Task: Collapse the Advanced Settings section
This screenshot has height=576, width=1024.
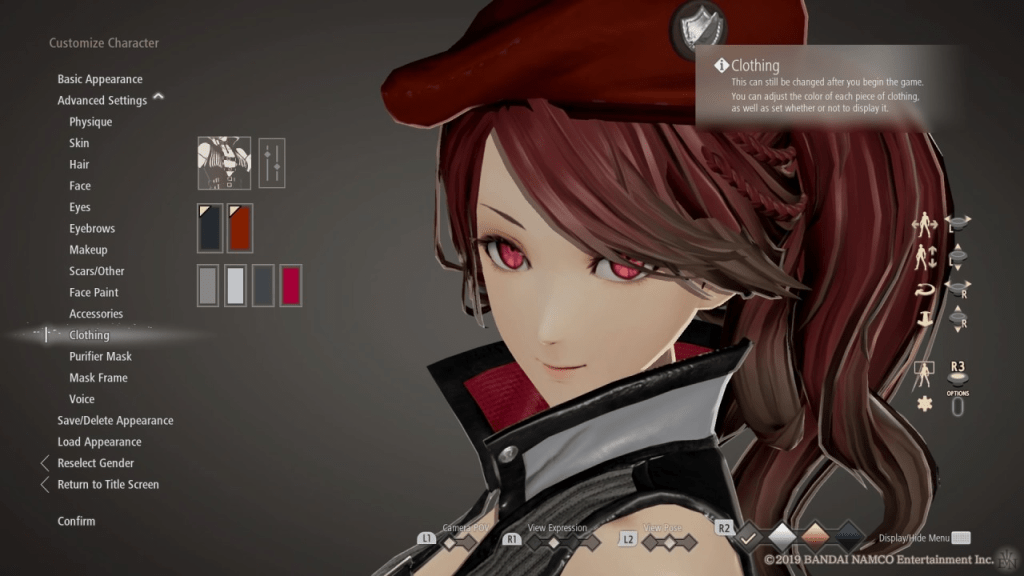Action: pos(158,98)
